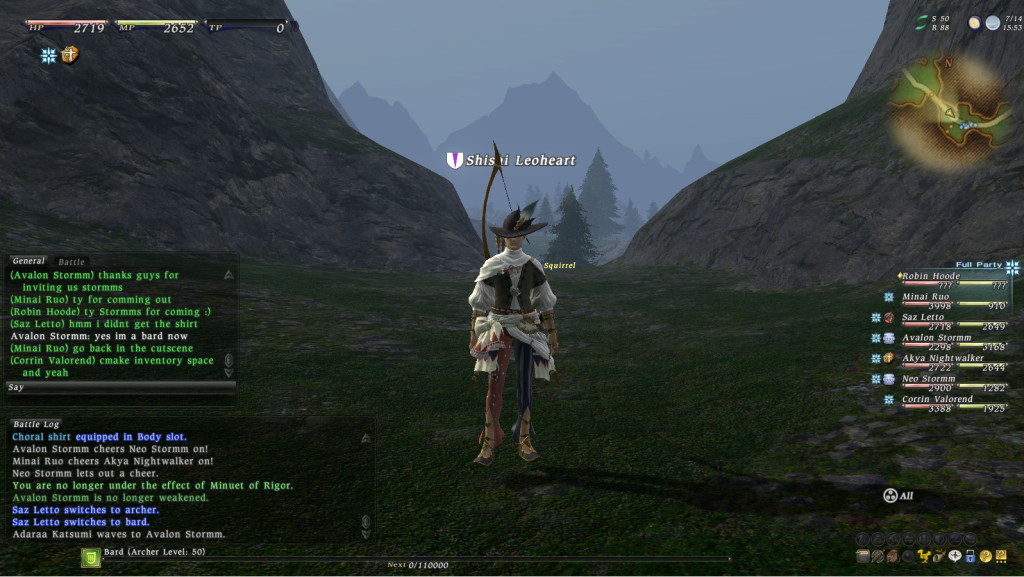Viewport: 1024px width, 577px height.
Task: Open the gold question mark help icon
Action: click(985, 556)
